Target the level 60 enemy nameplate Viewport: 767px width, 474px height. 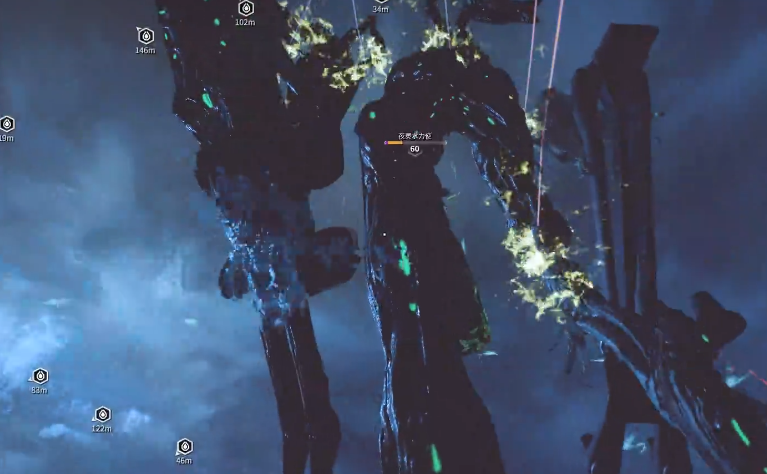click(414, 143)
